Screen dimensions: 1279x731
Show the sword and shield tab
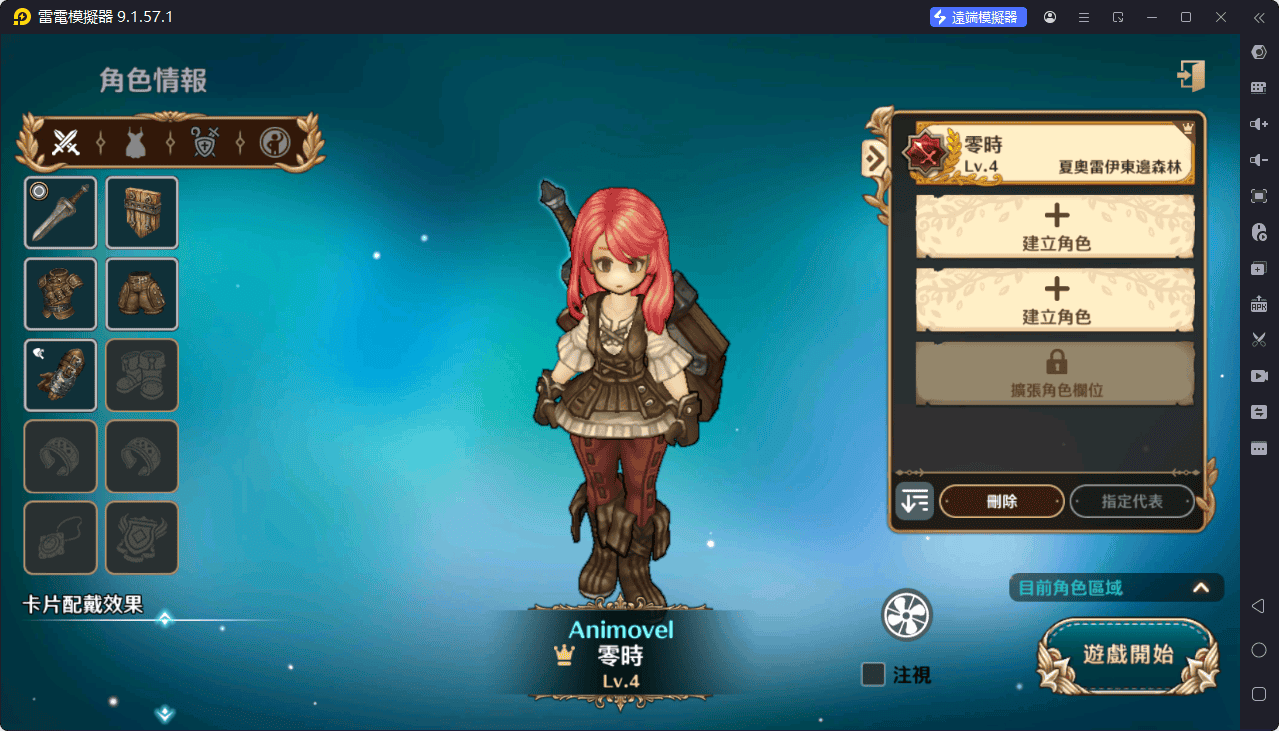point(204,143)
